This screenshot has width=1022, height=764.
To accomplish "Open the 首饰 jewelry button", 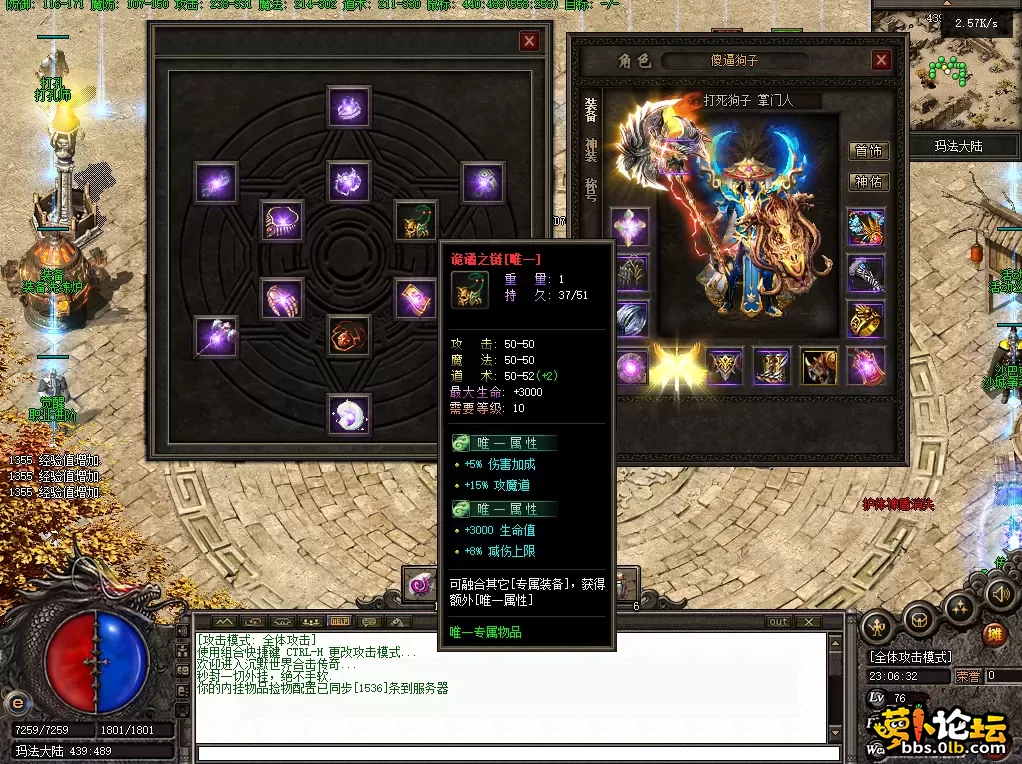I will [x=867, y=151].
